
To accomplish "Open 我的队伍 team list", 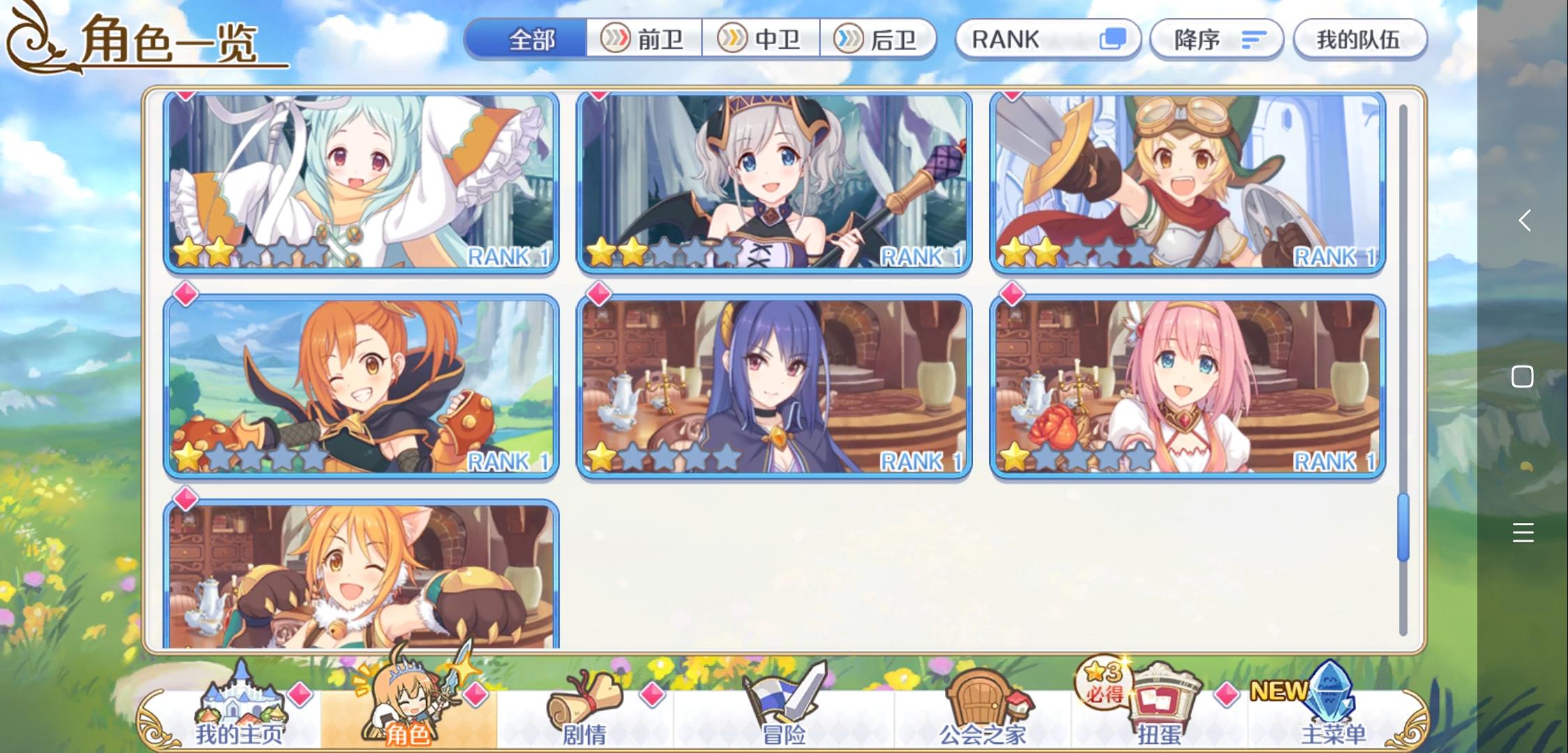I will coord(1359,40).
